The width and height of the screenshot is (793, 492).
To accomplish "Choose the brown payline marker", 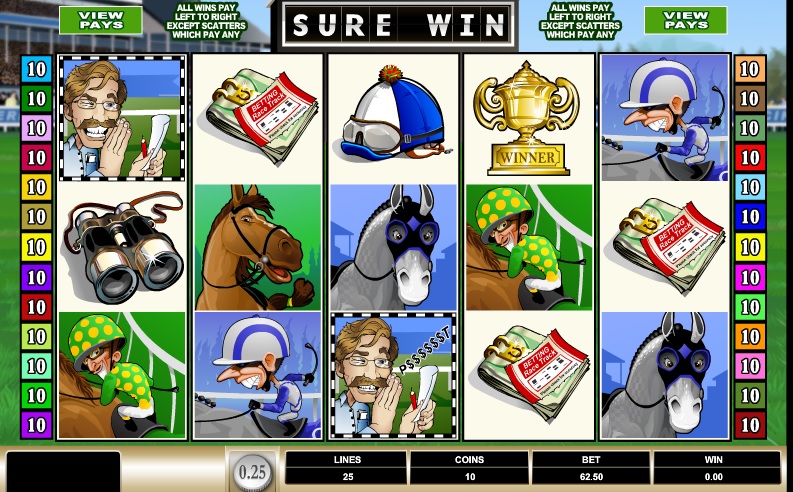I will (x=749, y=99).
